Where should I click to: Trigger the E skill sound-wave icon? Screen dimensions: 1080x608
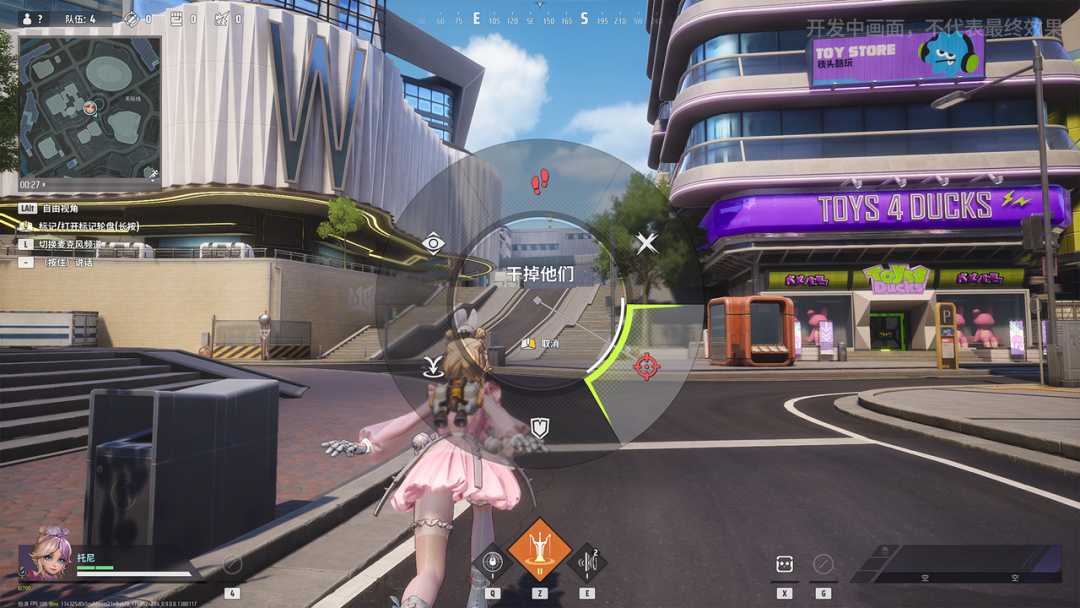click(587, 563)
